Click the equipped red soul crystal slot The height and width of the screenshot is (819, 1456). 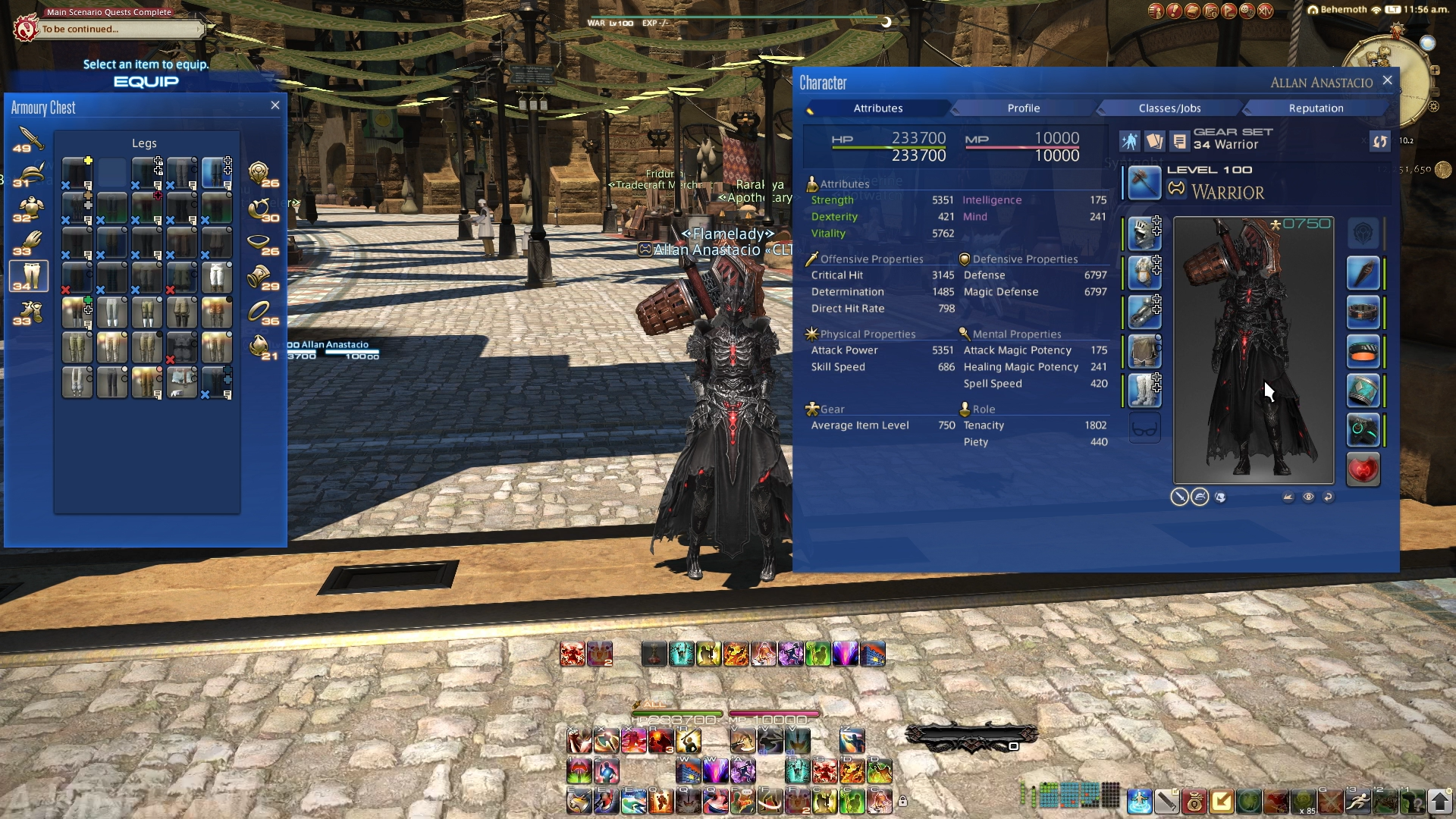pos(1363,469)
